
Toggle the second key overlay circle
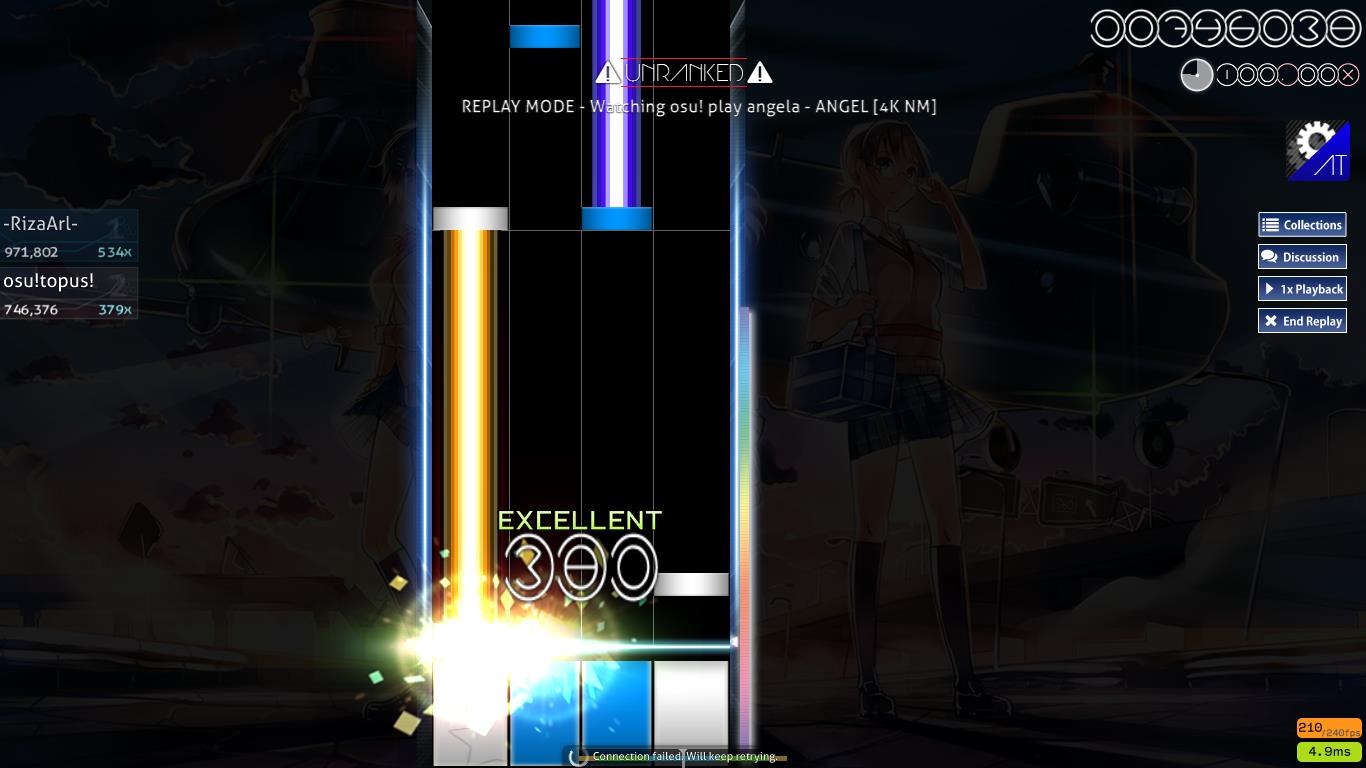tap(1248, 74)
